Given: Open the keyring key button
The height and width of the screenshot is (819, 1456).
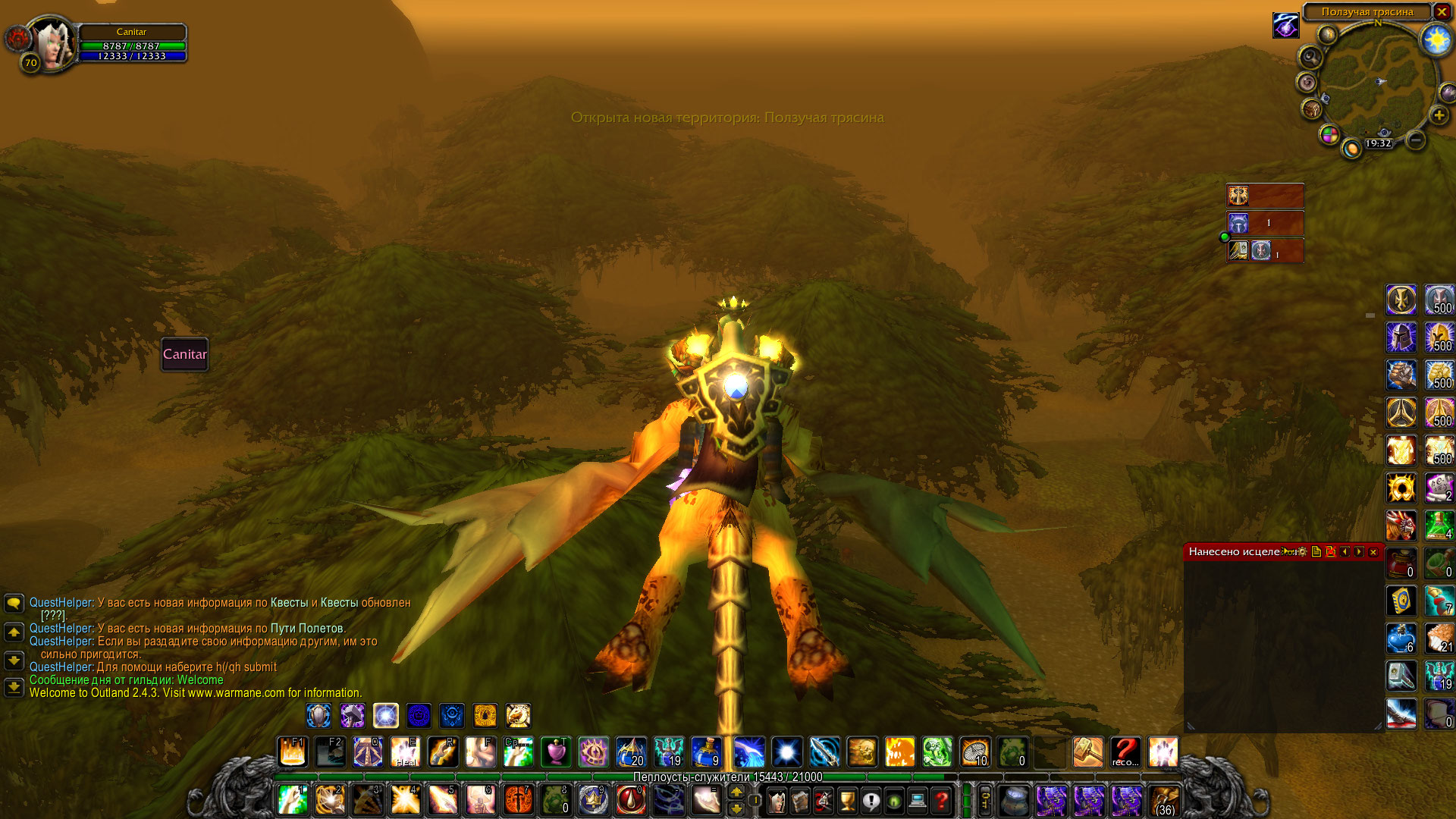Looking at the screenshot, I should pyautogui.click(x=985, y=801).
